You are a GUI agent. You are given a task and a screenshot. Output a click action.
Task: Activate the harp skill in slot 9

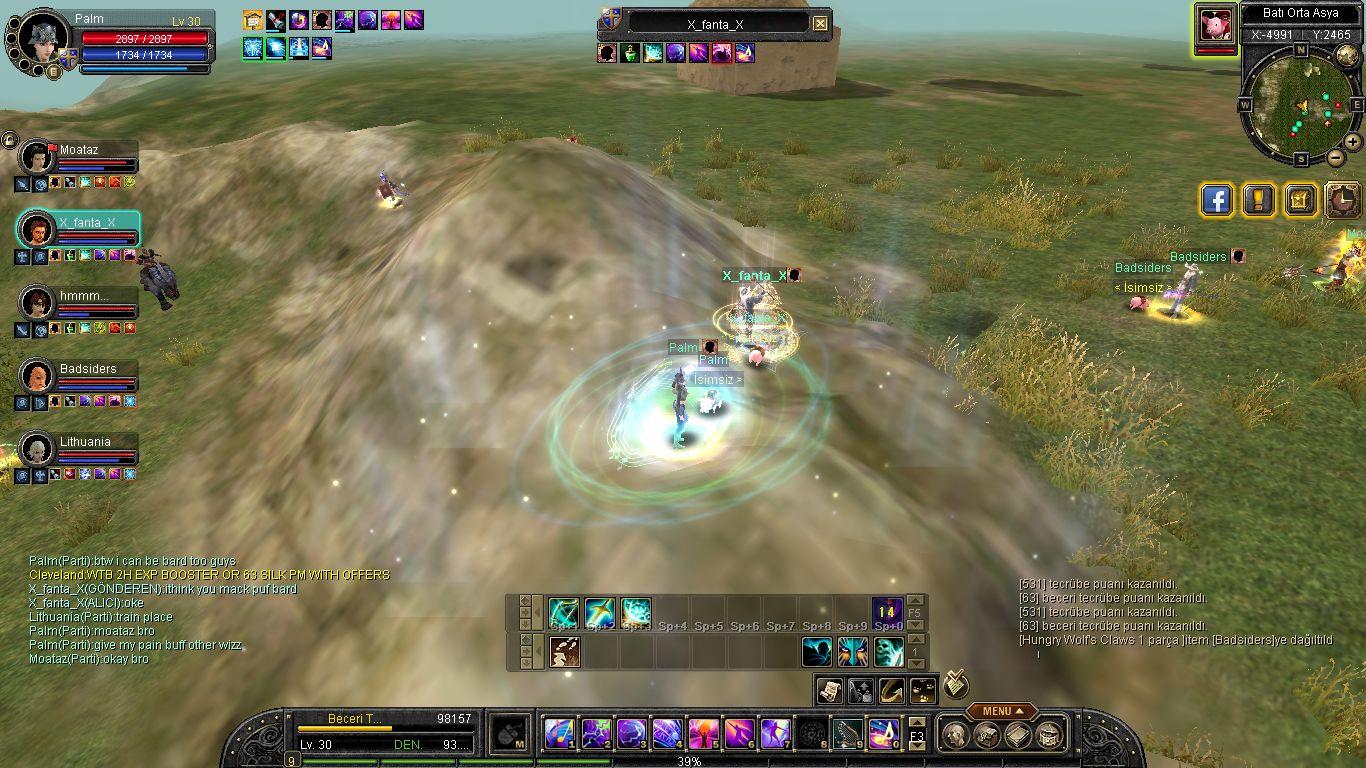(x=846, y=734)
